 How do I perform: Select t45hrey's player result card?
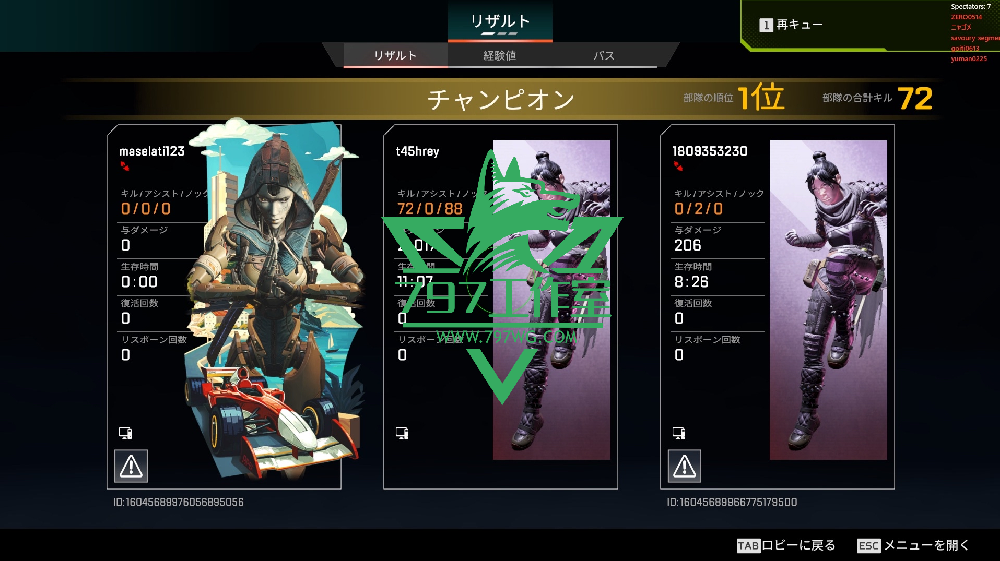click(500, 306)
